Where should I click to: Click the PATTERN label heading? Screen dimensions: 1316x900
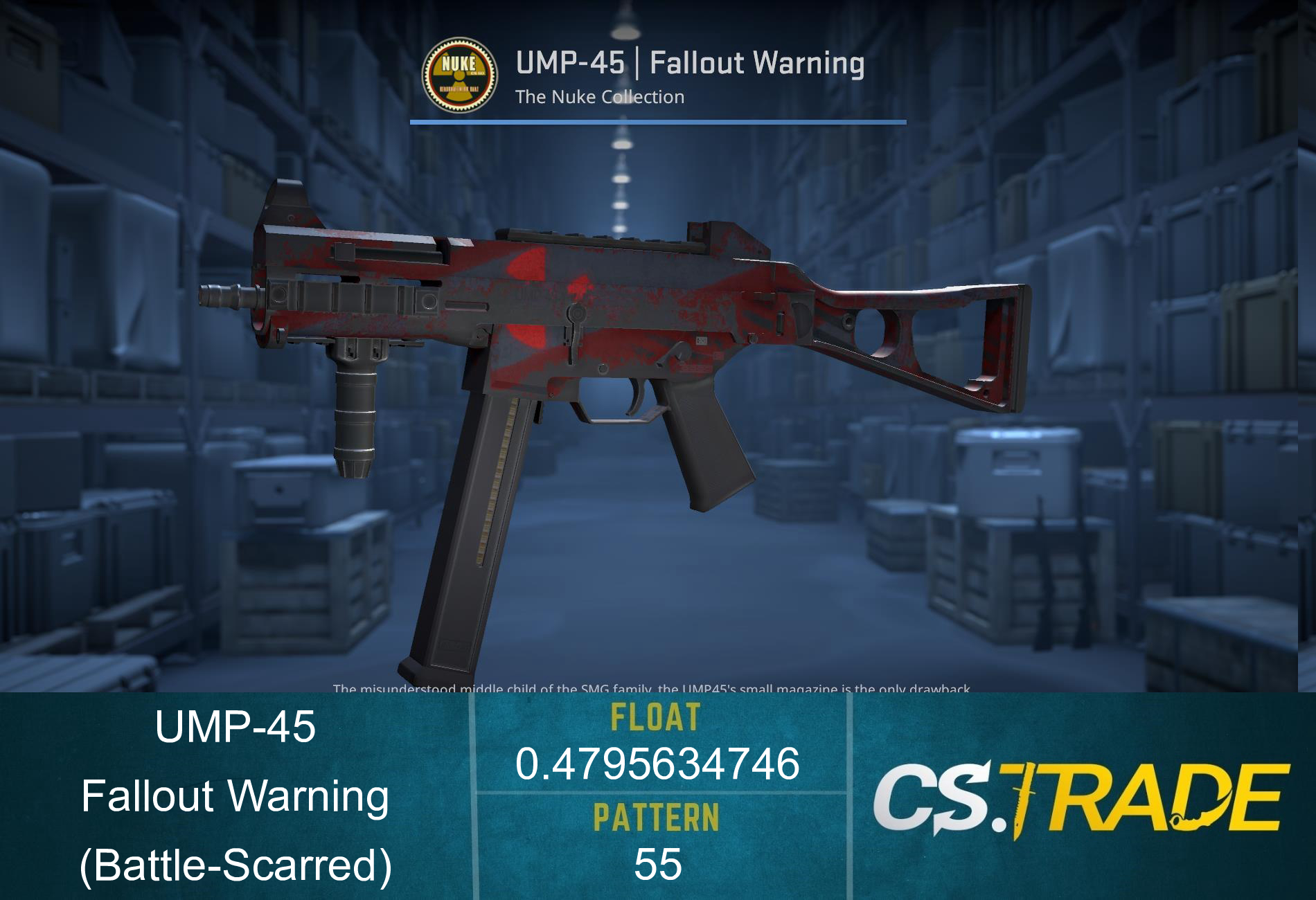[657, 817]
